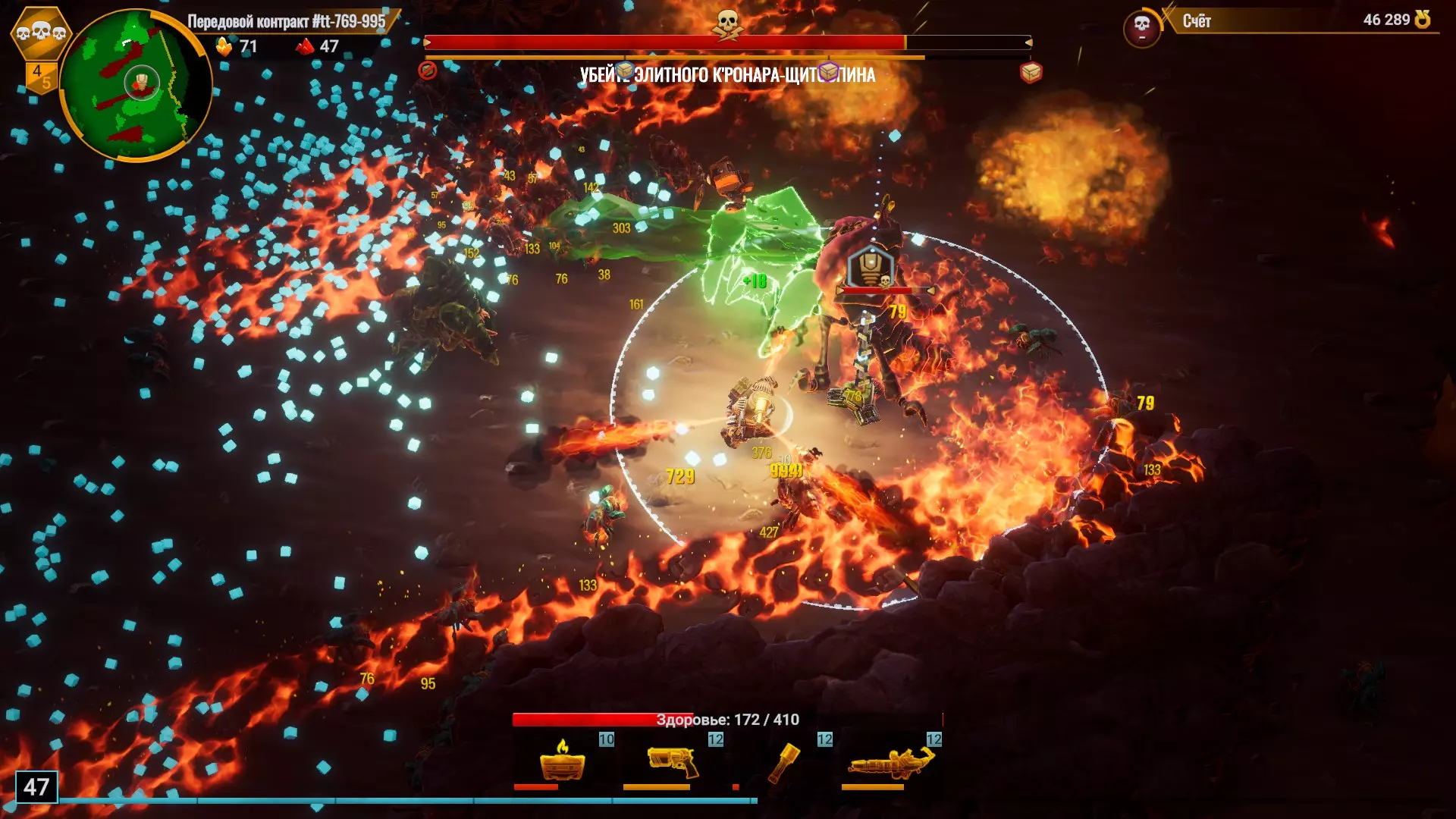The width and height of the screenshot is (1456, 819).
Task: Click the elite K'ronar objective text
Action: click(727, 75)
